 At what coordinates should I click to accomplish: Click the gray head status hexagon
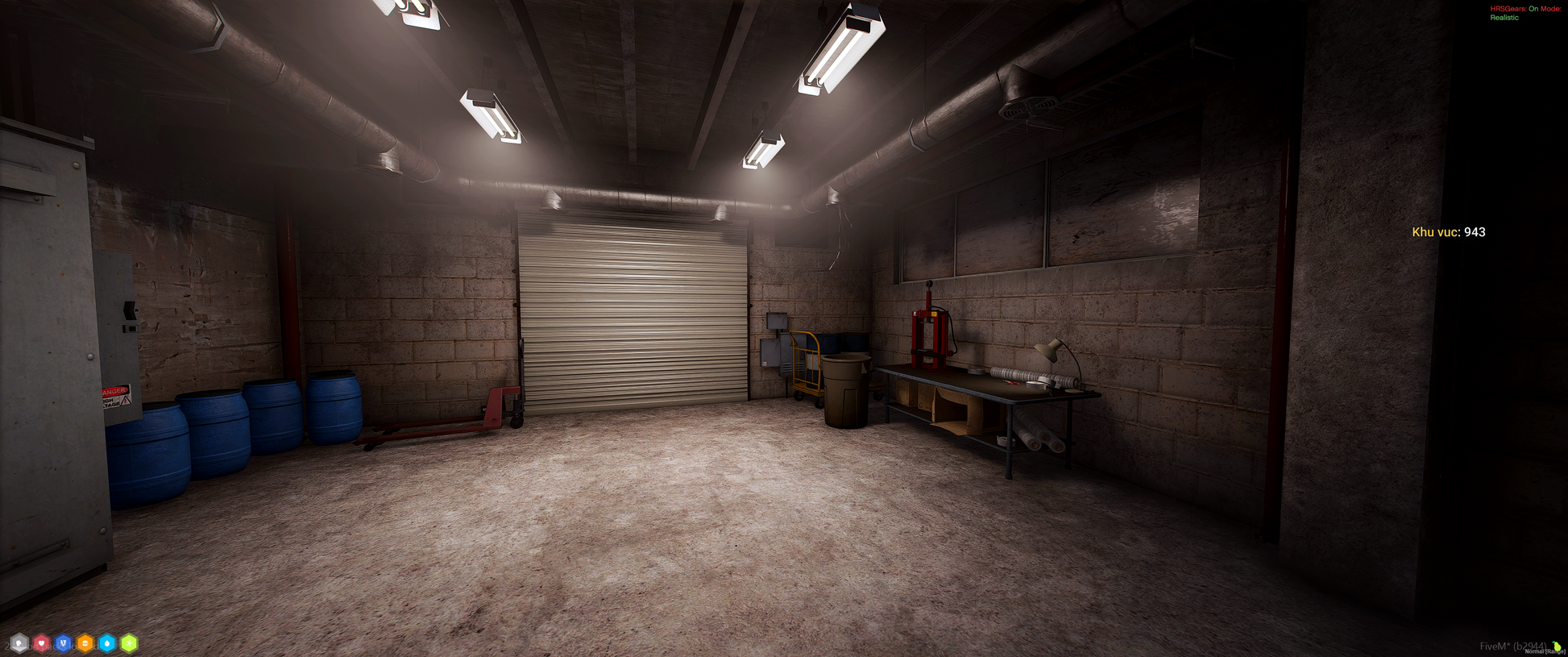19,643
